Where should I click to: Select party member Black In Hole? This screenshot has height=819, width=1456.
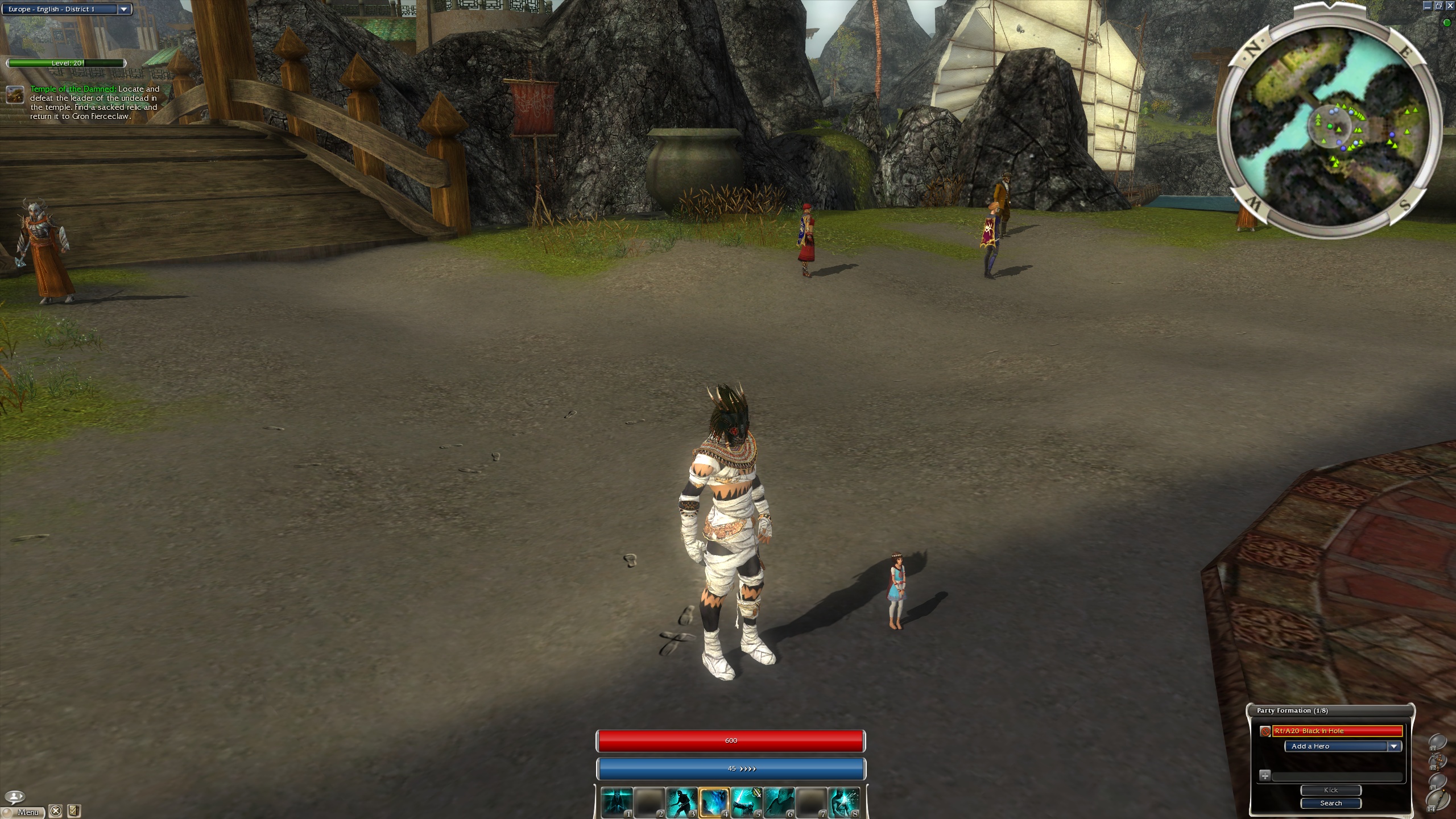point(1337,731)
